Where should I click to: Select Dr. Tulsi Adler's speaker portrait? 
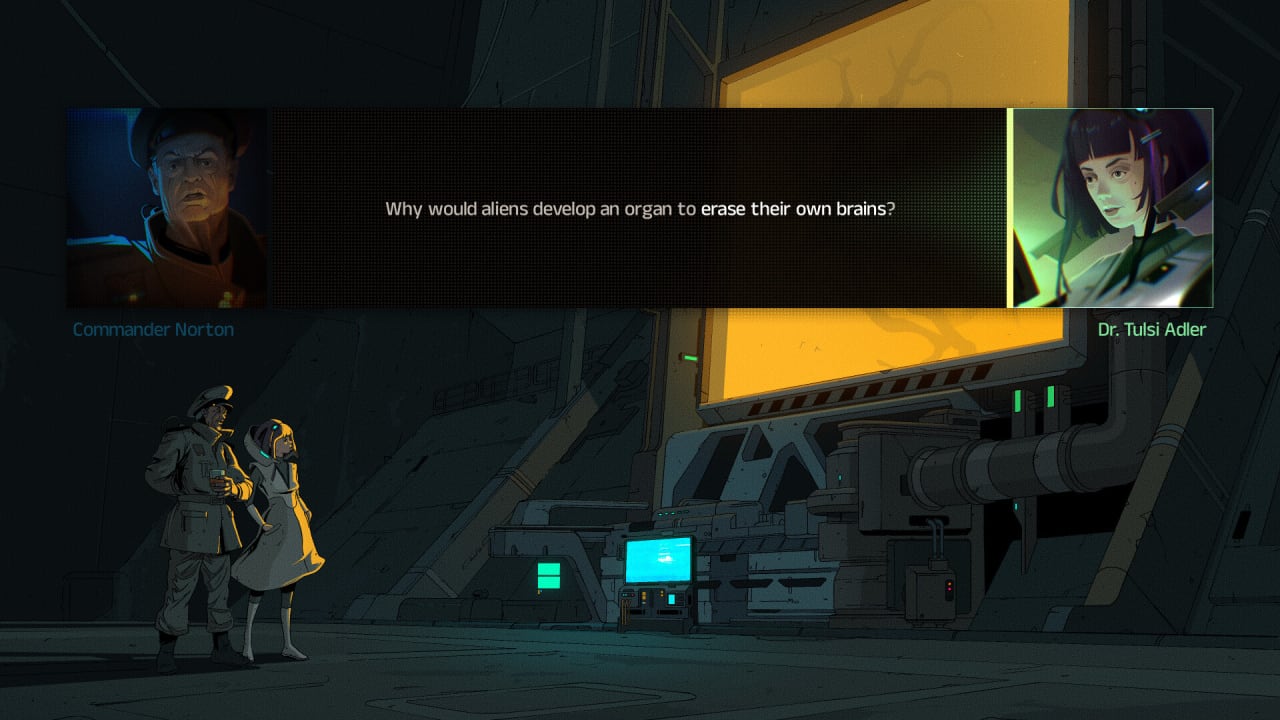tap(1112, 208)
